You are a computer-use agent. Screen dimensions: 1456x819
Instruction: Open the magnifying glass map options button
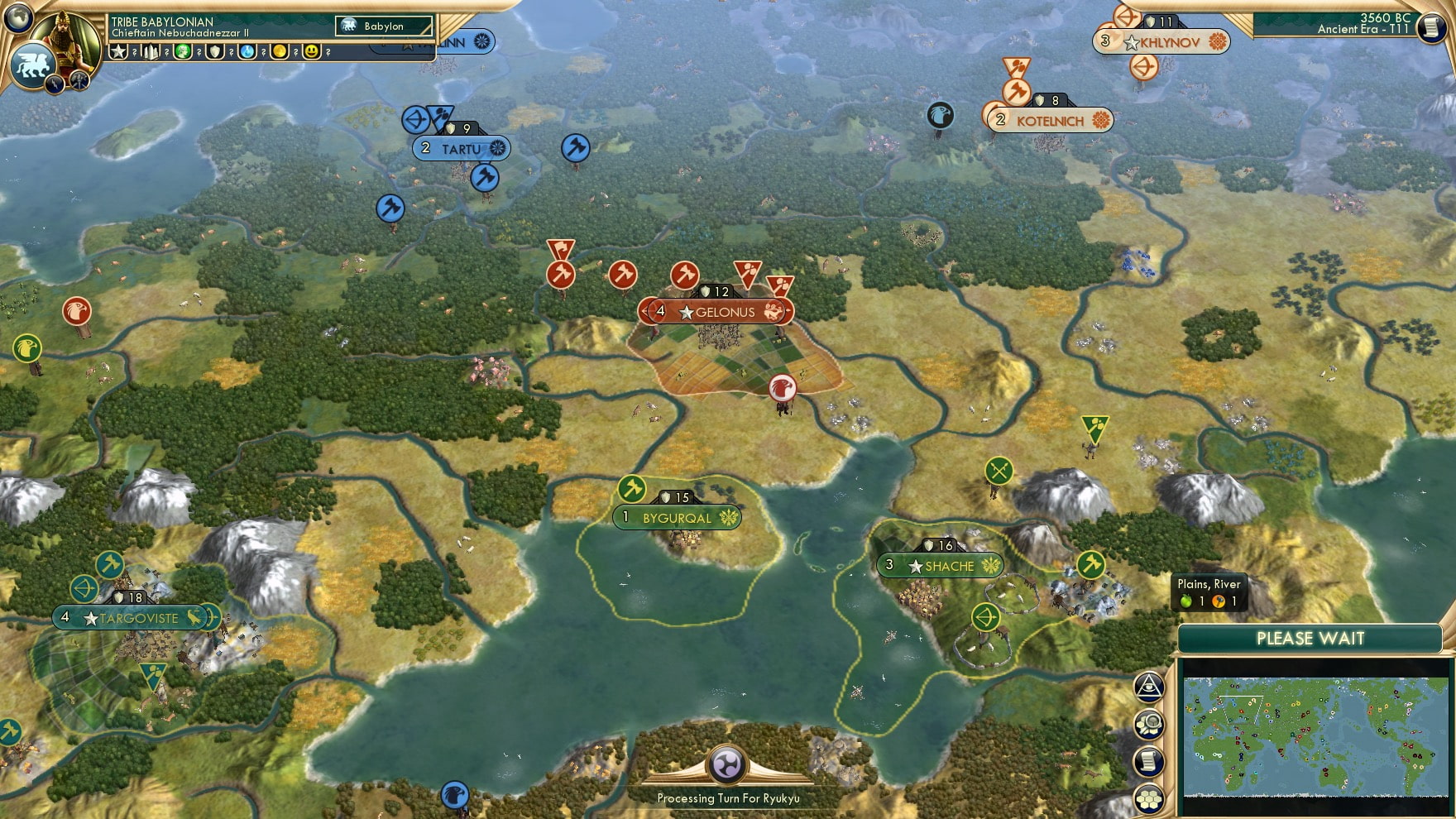(1149, 725)
